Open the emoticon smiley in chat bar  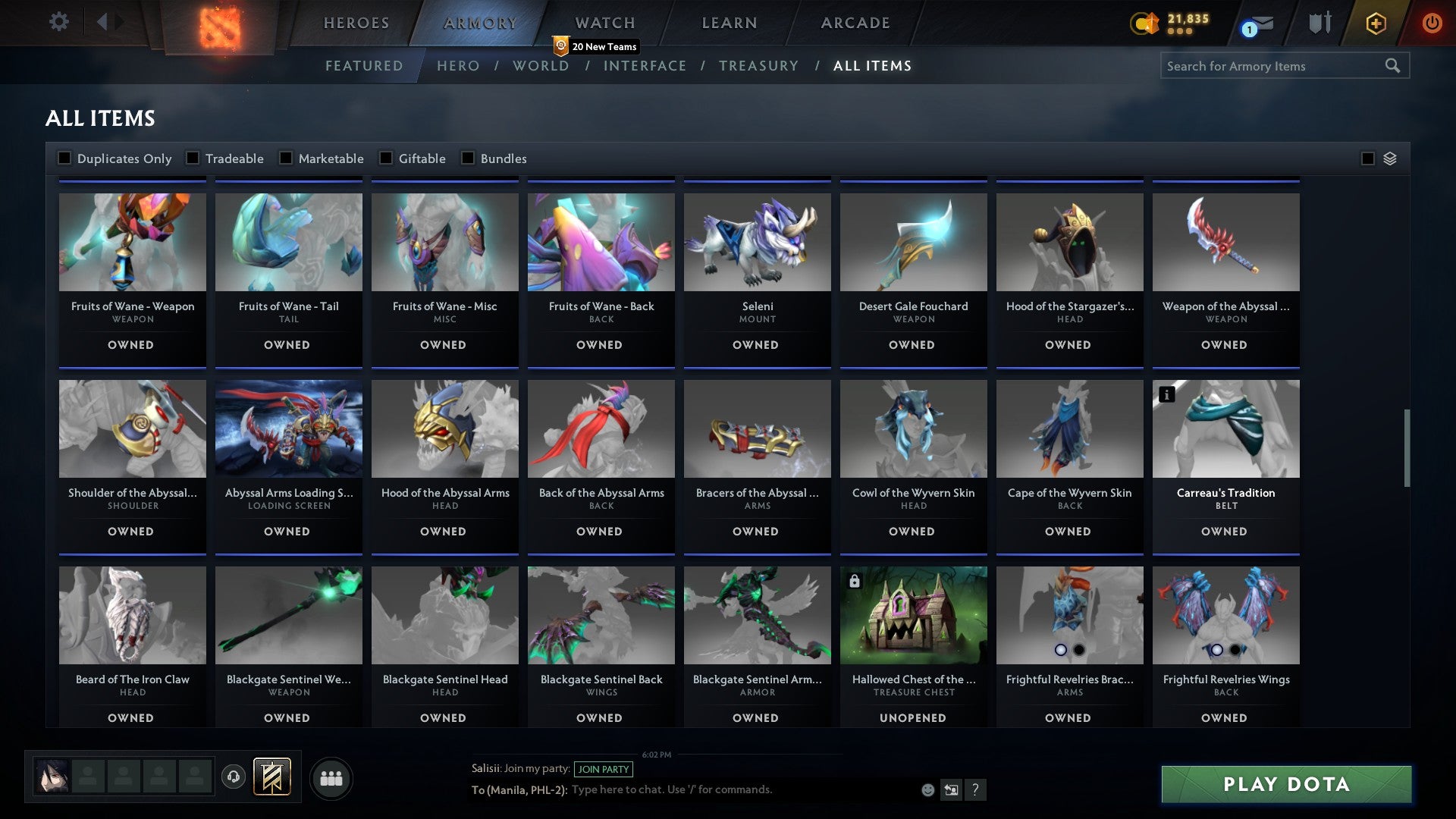(928, 790)
